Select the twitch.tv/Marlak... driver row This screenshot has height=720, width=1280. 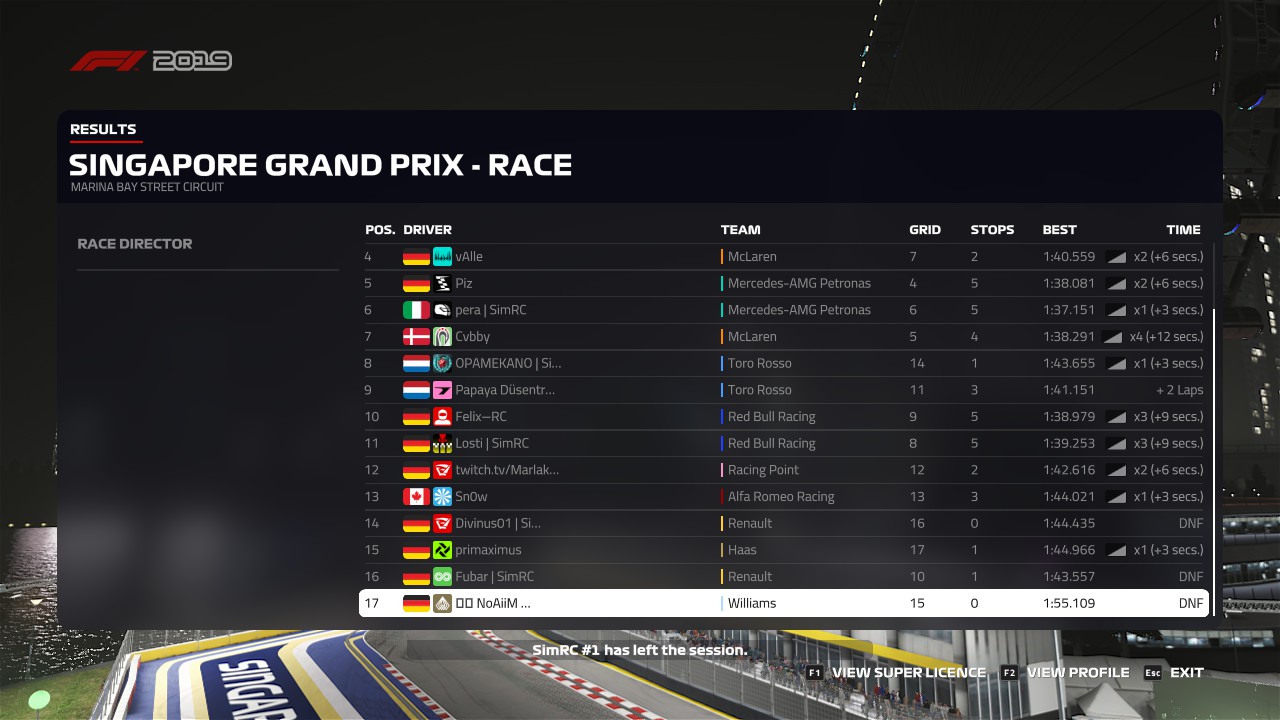pyautogui.click(x=784, y=470)
